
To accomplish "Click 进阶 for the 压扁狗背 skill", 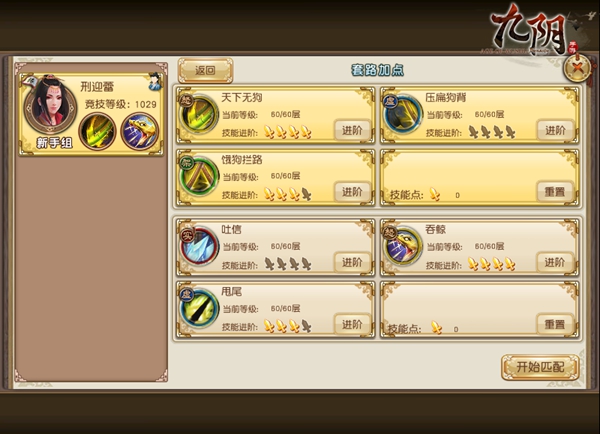I will click(555, 130).
